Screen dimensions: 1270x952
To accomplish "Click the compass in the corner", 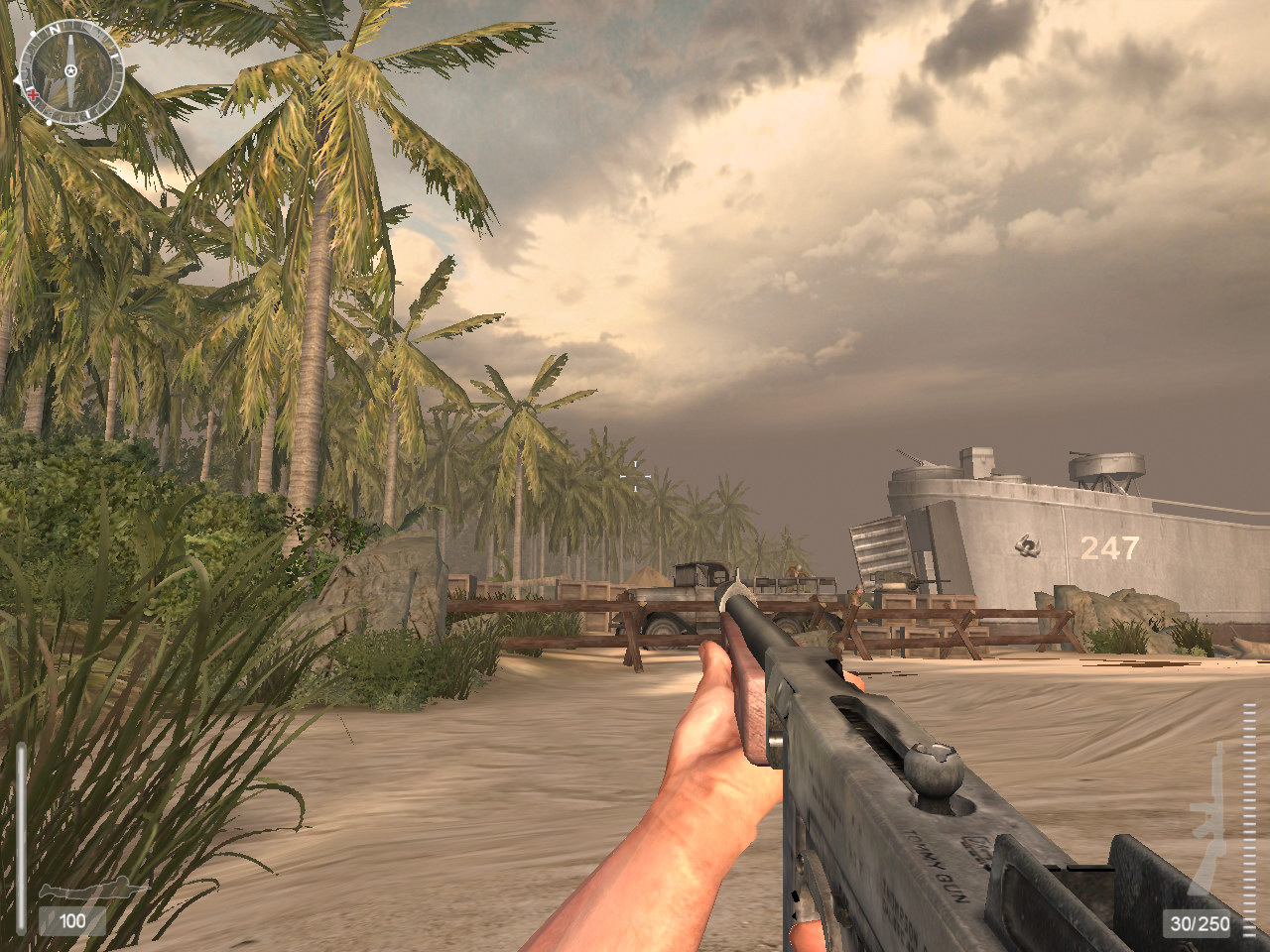I will click(x=71, y=71).
